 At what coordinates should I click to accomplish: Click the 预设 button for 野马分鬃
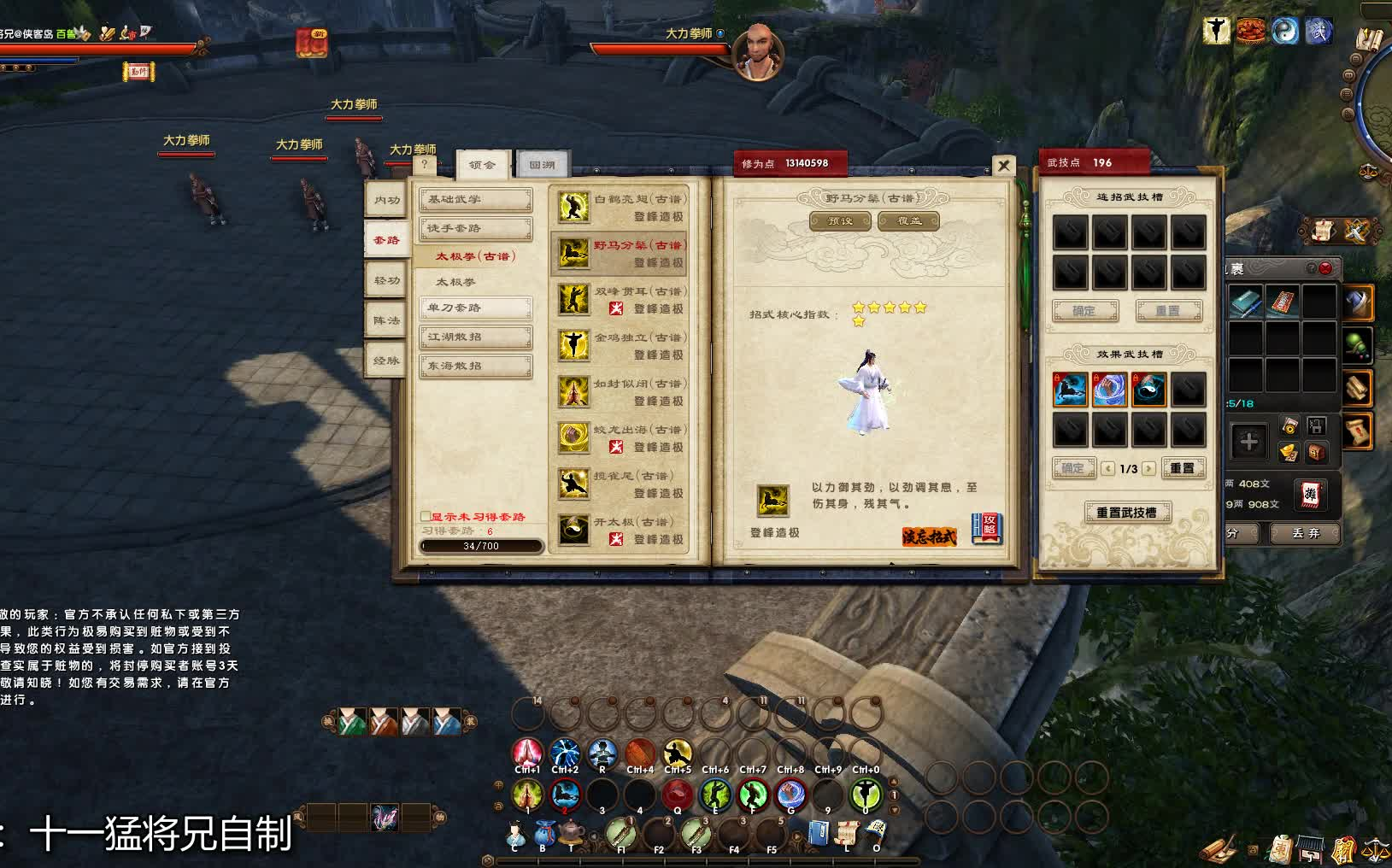click(840, 221)
